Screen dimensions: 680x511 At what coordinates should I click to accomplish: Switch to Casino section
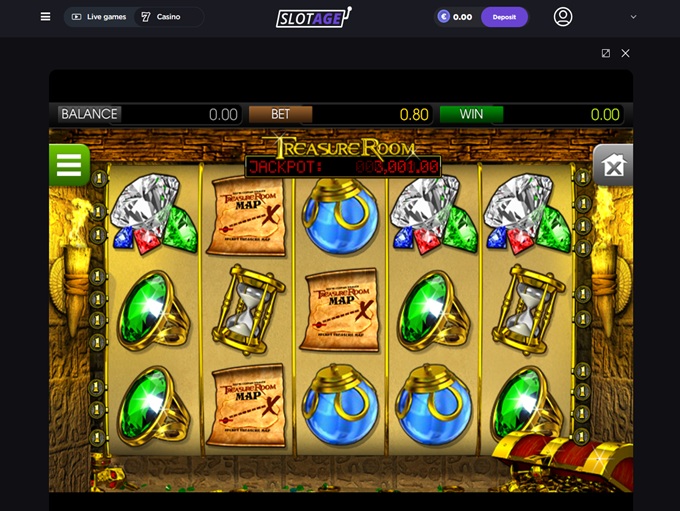pyautogui.click(x=160, y=17)
